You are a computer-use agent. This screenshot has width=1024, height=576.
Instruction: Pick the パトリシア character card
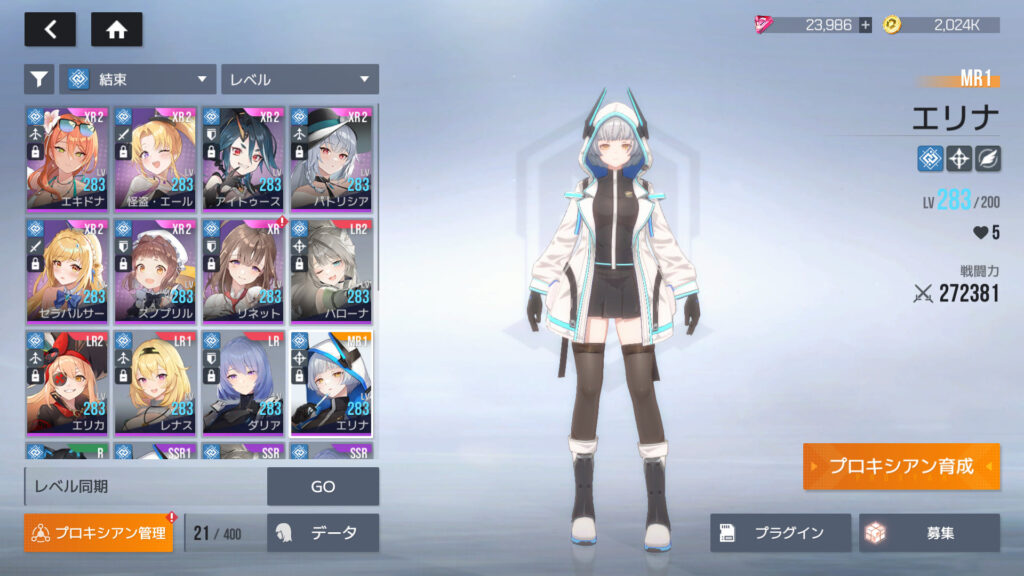click(332, 158)
